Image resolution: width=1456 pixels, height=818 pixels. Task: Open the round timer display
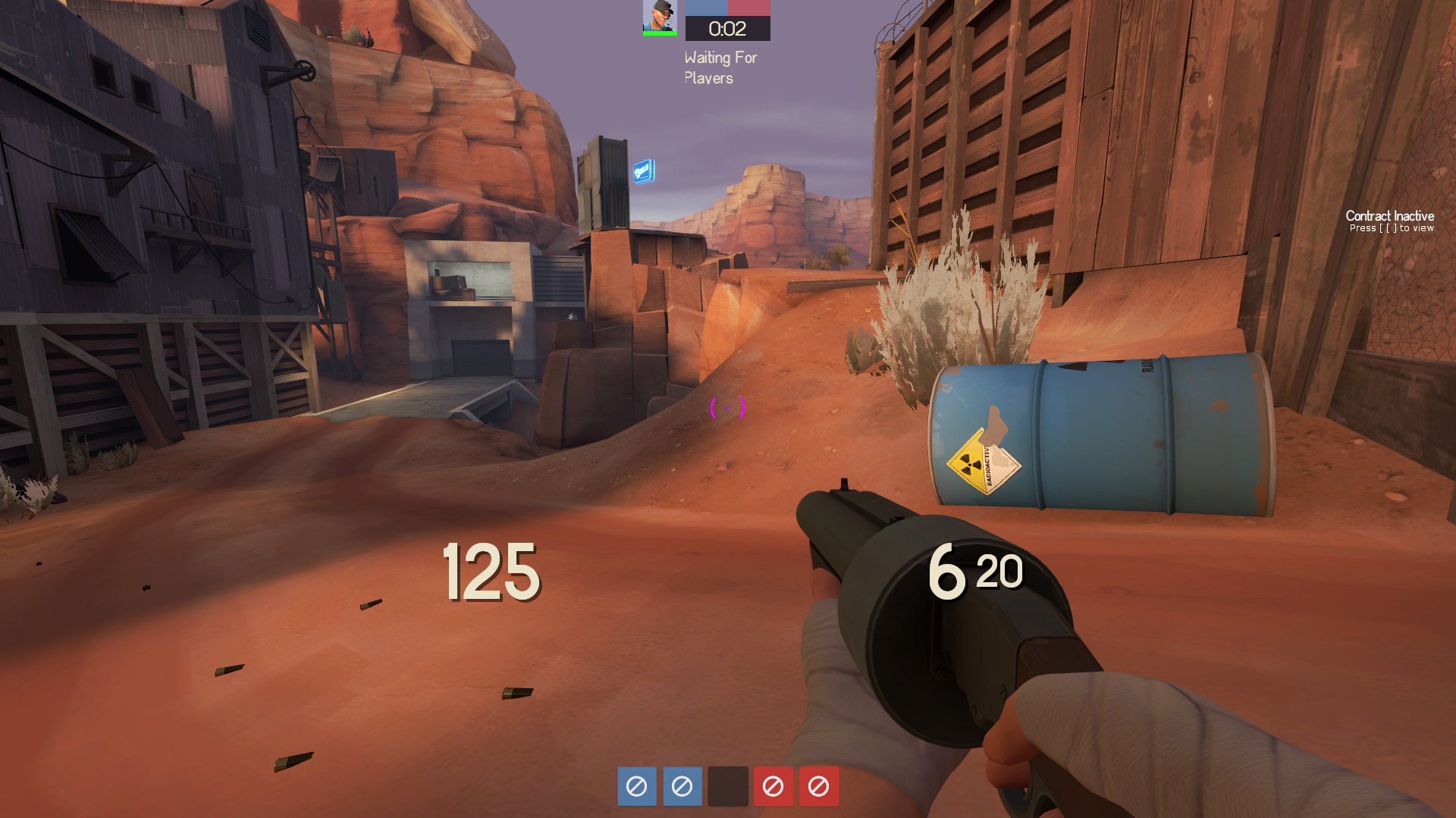pos(726,28)
